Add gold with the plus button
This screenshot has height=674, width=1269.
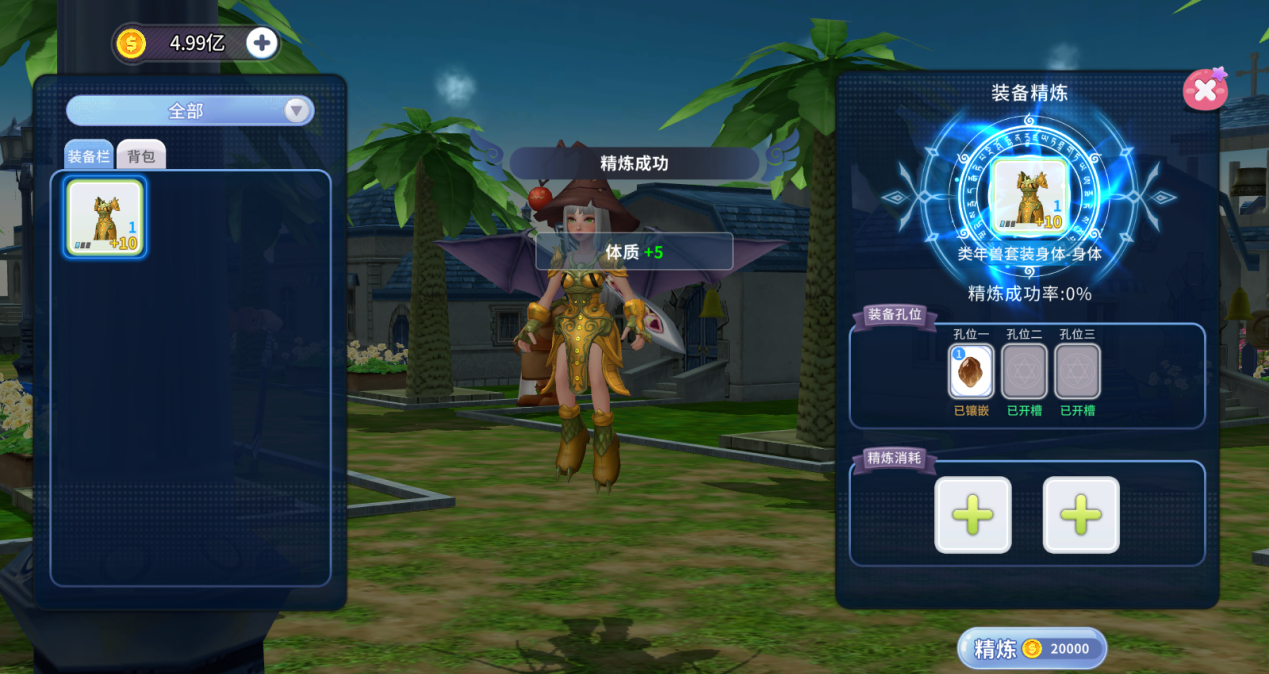click(262, 43)
